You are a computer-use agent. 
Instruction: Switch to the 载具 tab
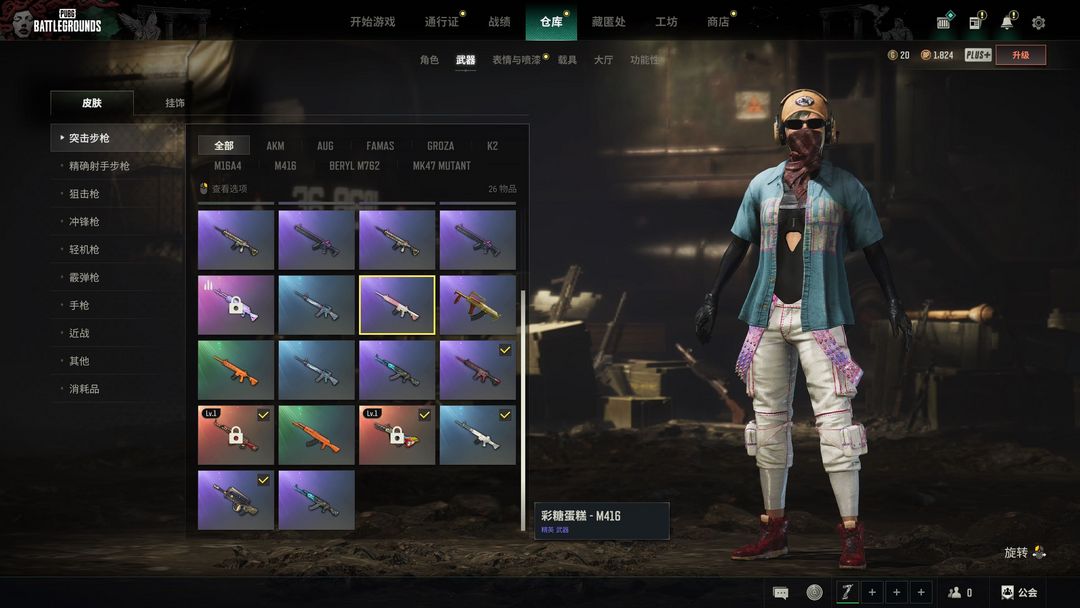(567, 60)
